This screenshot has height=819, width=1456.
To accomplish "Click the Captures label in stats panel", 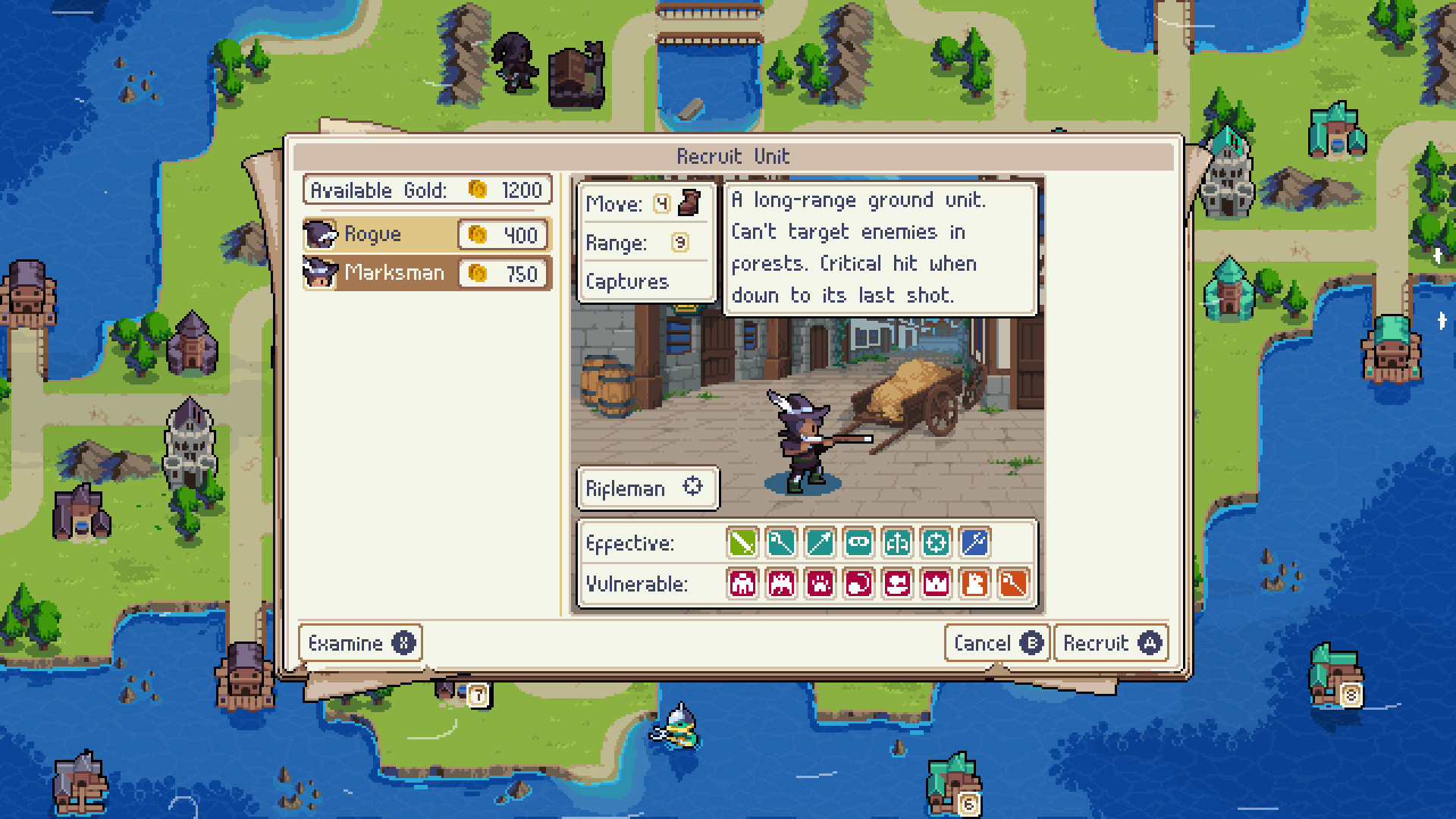I will tap(627, 282).
